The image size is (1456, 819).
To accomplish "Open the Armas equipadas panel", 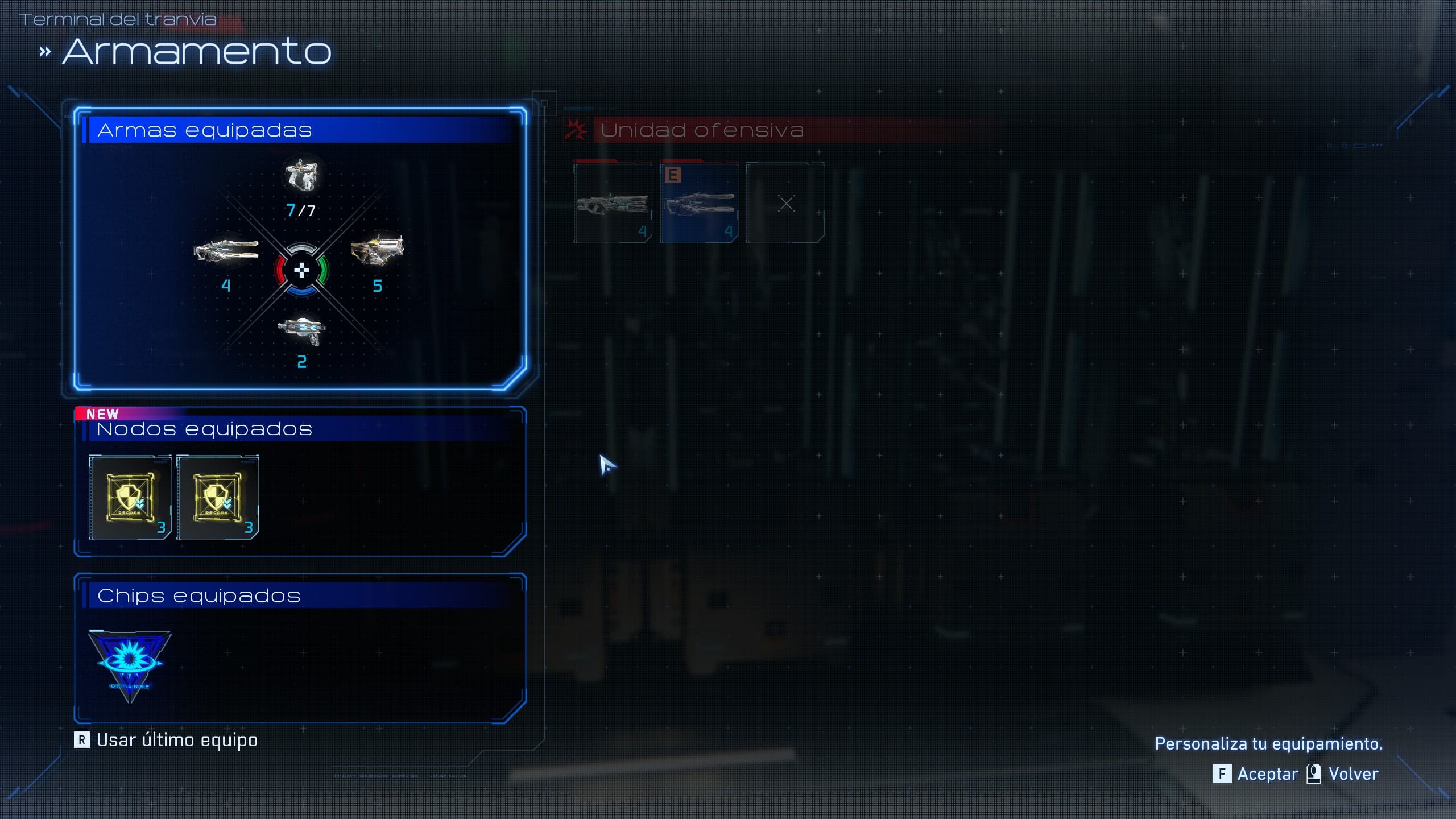I will tap(204, 130).
